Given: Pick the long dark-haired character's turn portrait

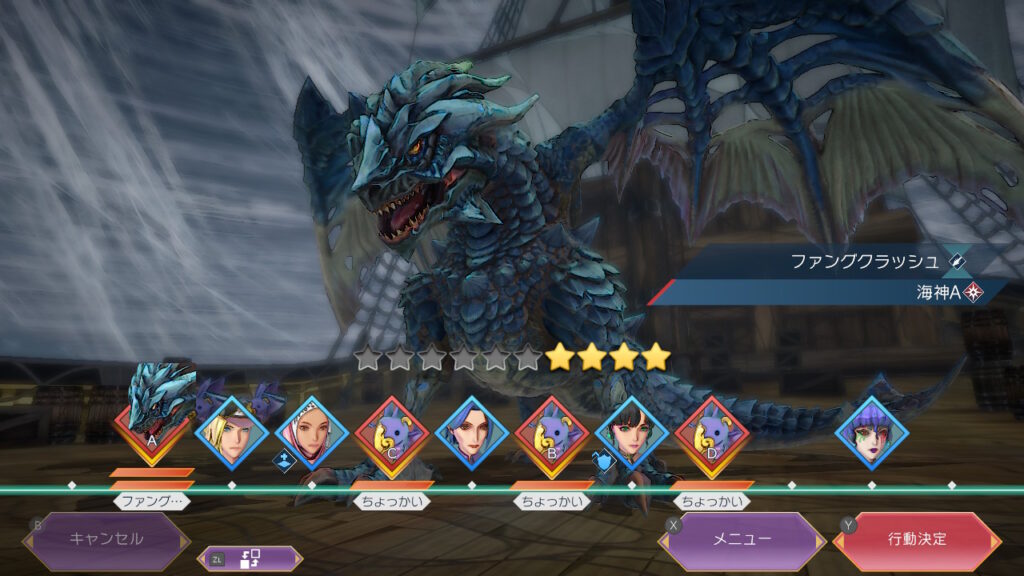Looking at the screenshot, I should [471, 432].
